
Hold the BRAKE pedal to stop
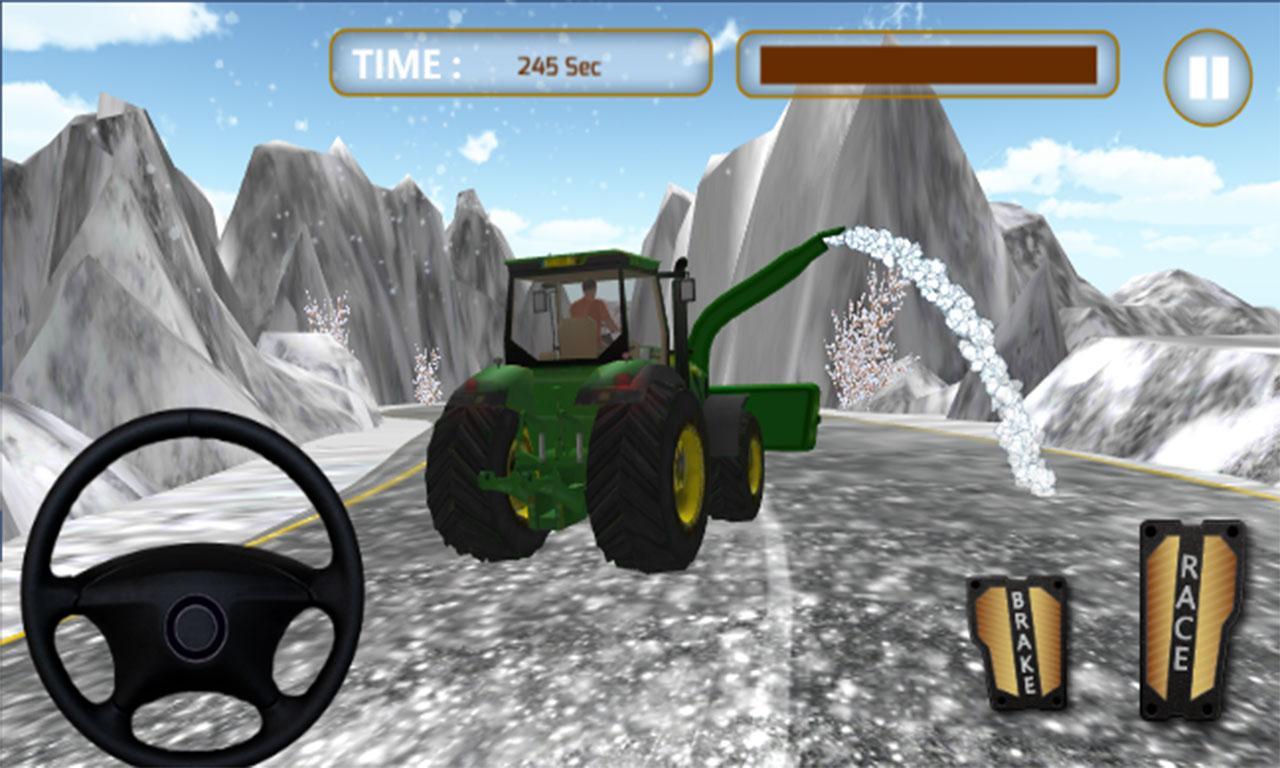(x=1016, y=640)
